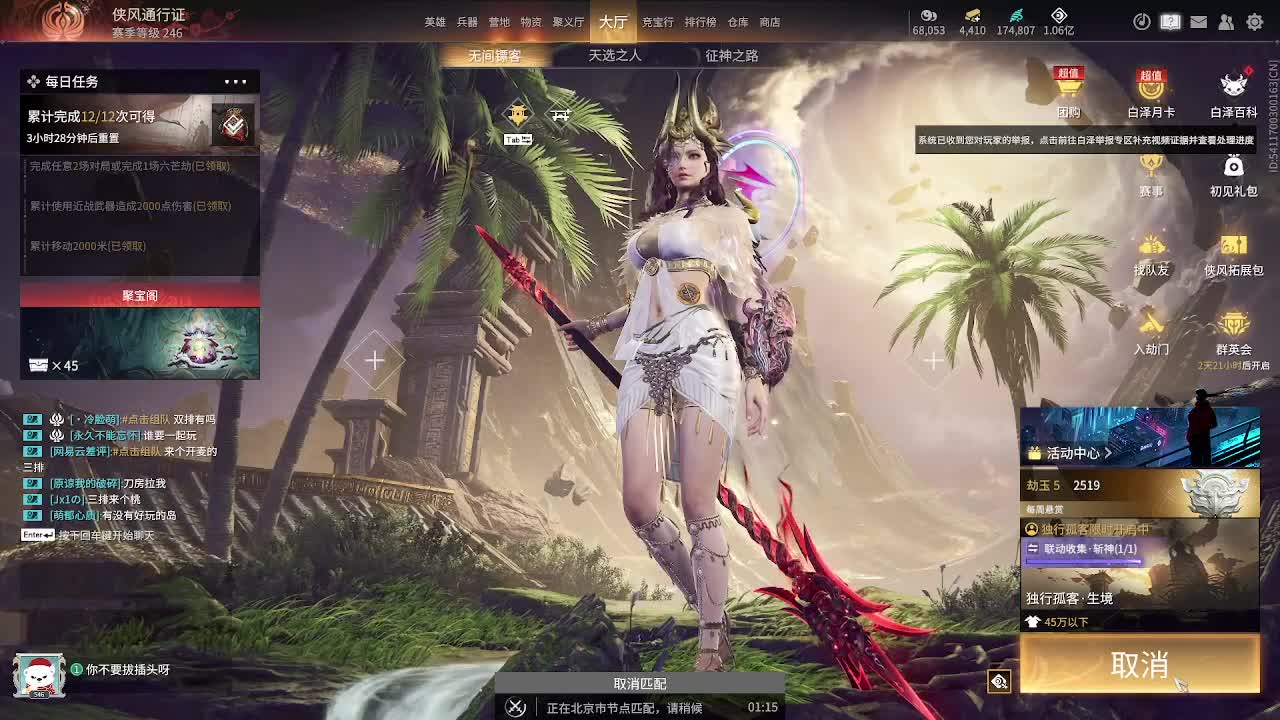Open the 兵器 weapons menu

[467, 22]
